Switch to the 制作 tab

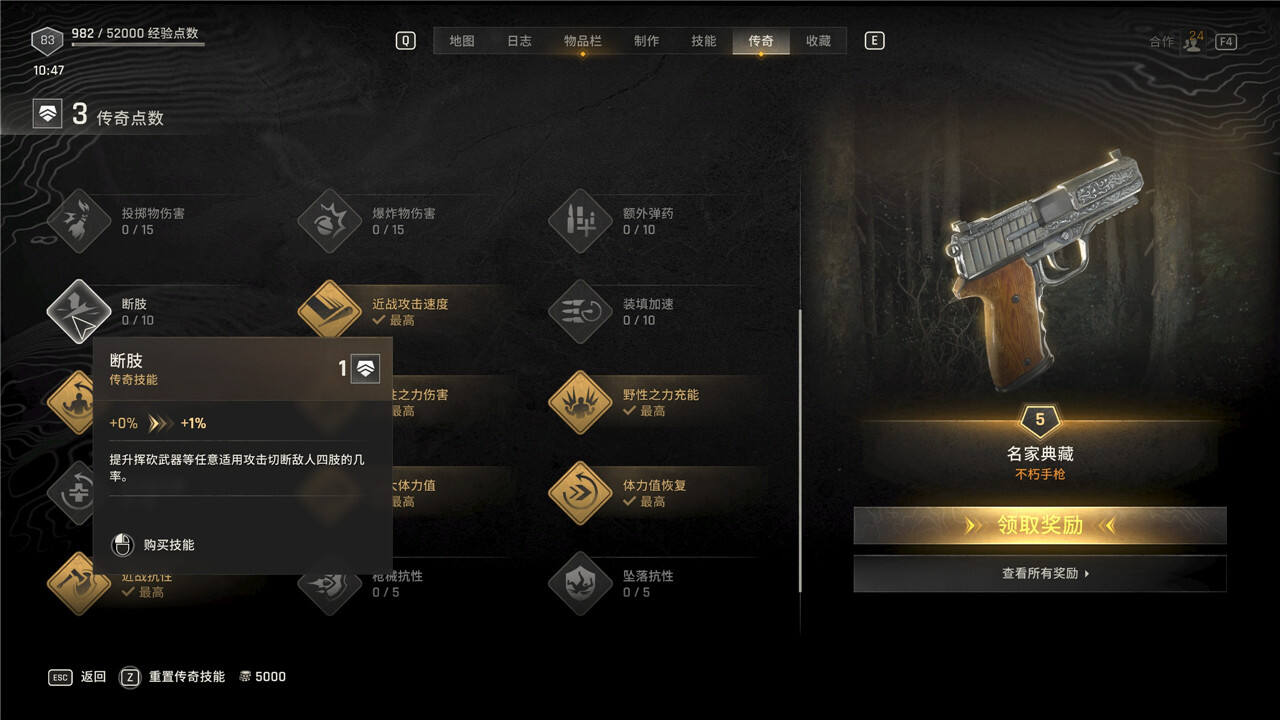[646, 41]
